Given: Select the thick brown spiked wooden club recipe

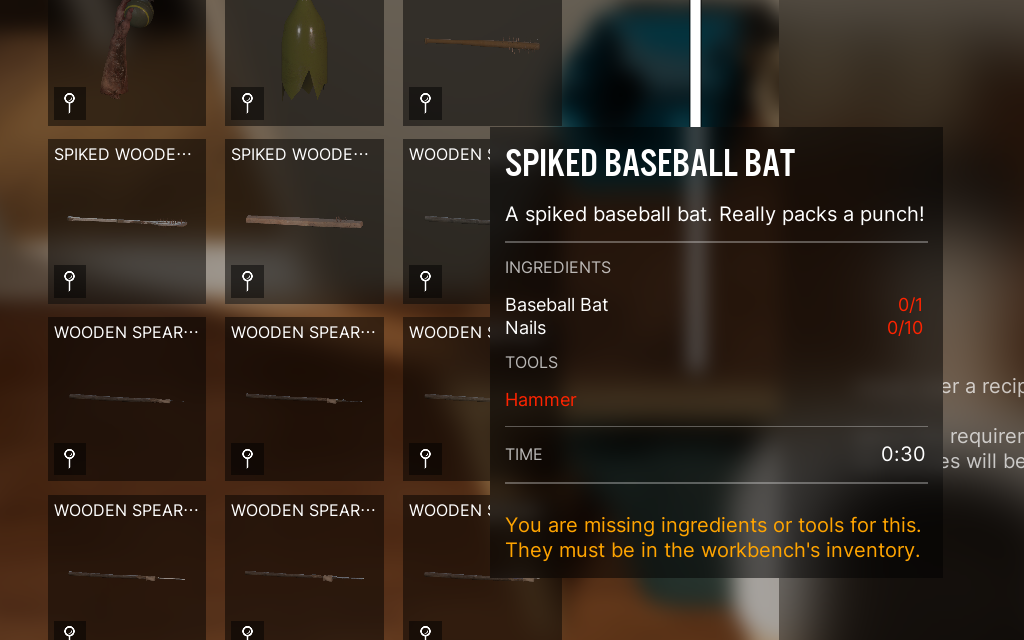Looking at the screenshot, I should (x=304, y=220).
